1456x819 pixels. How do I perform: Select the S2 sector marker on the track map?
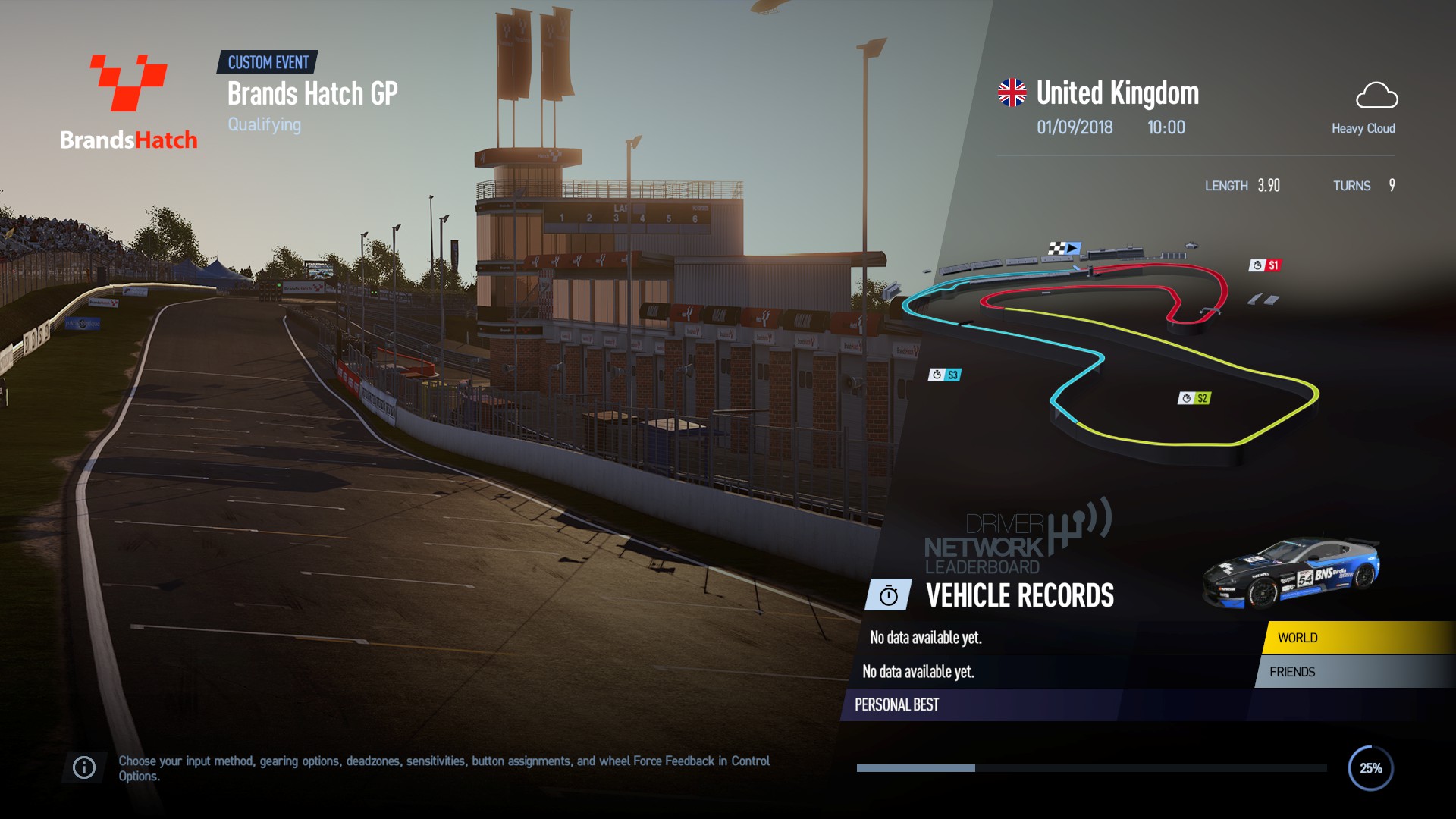click(x=1196, y=397)
